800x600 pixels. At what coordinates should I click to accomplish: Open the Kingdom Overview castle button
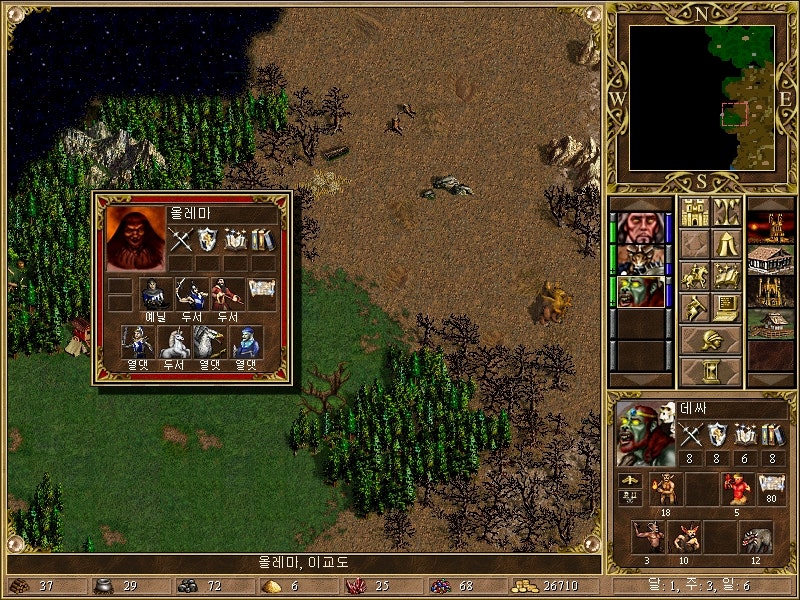tap(694, 212)
